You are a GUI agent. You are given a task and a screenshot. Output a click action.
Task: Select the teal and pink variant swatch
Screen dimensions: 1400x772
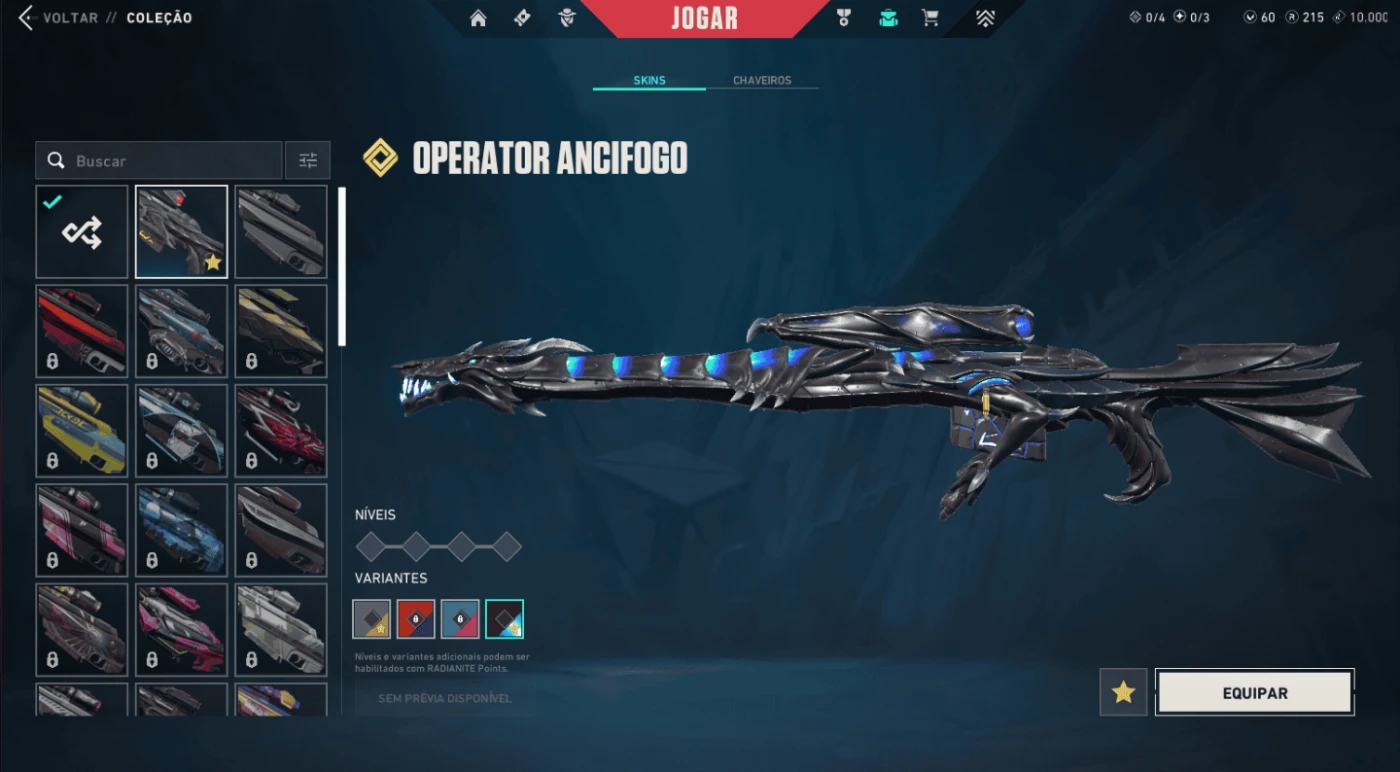point(460,619)
